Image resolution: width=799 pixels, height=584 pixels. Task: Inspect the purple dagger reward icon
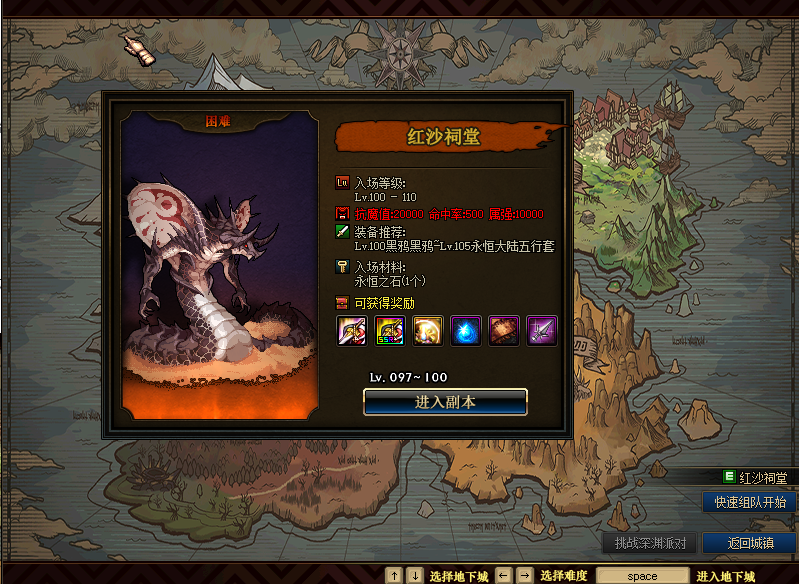(x=541, y=331)
